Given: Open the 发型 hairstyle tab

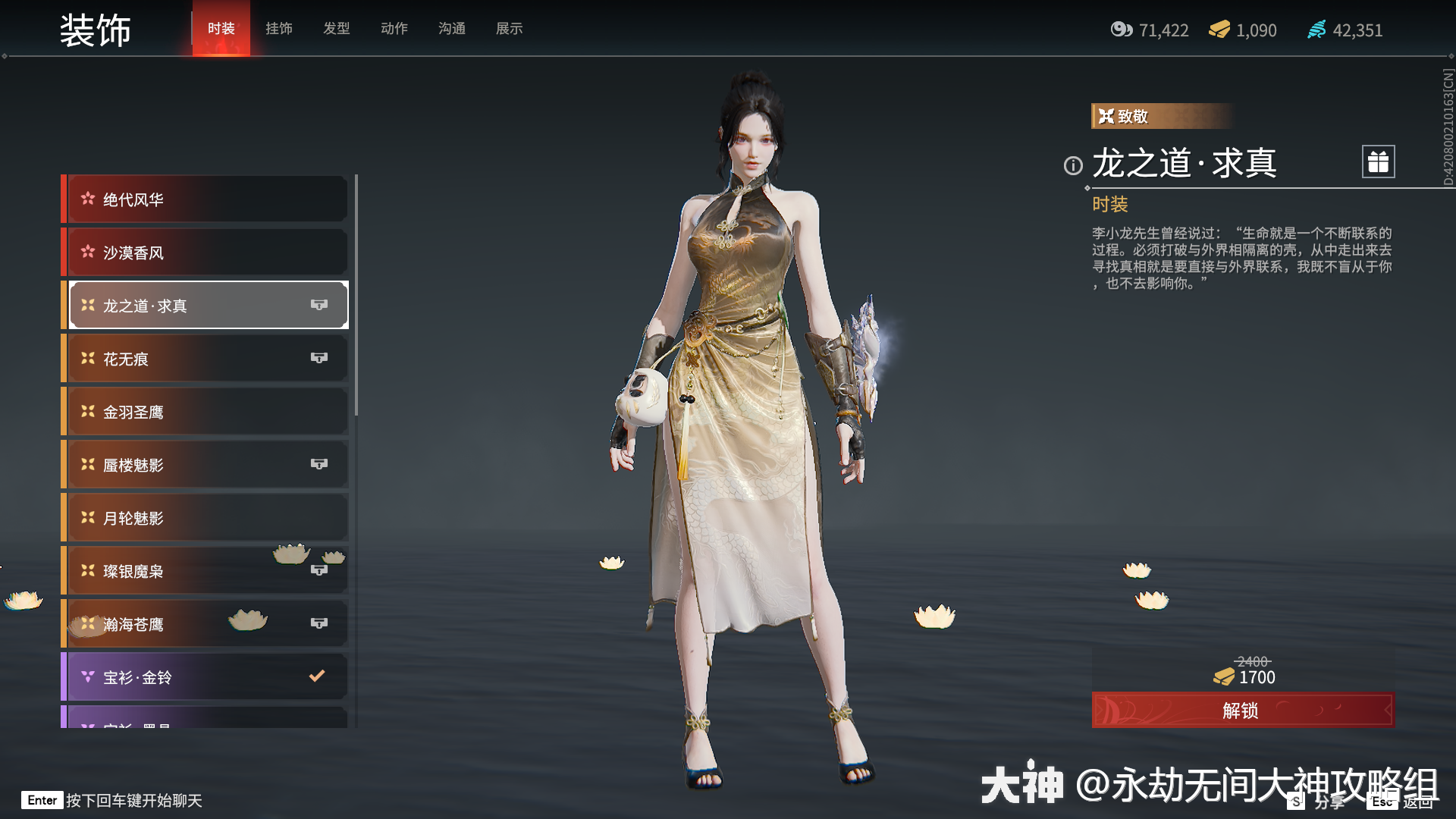Looking at the screenshot, I should click(336, 29).
